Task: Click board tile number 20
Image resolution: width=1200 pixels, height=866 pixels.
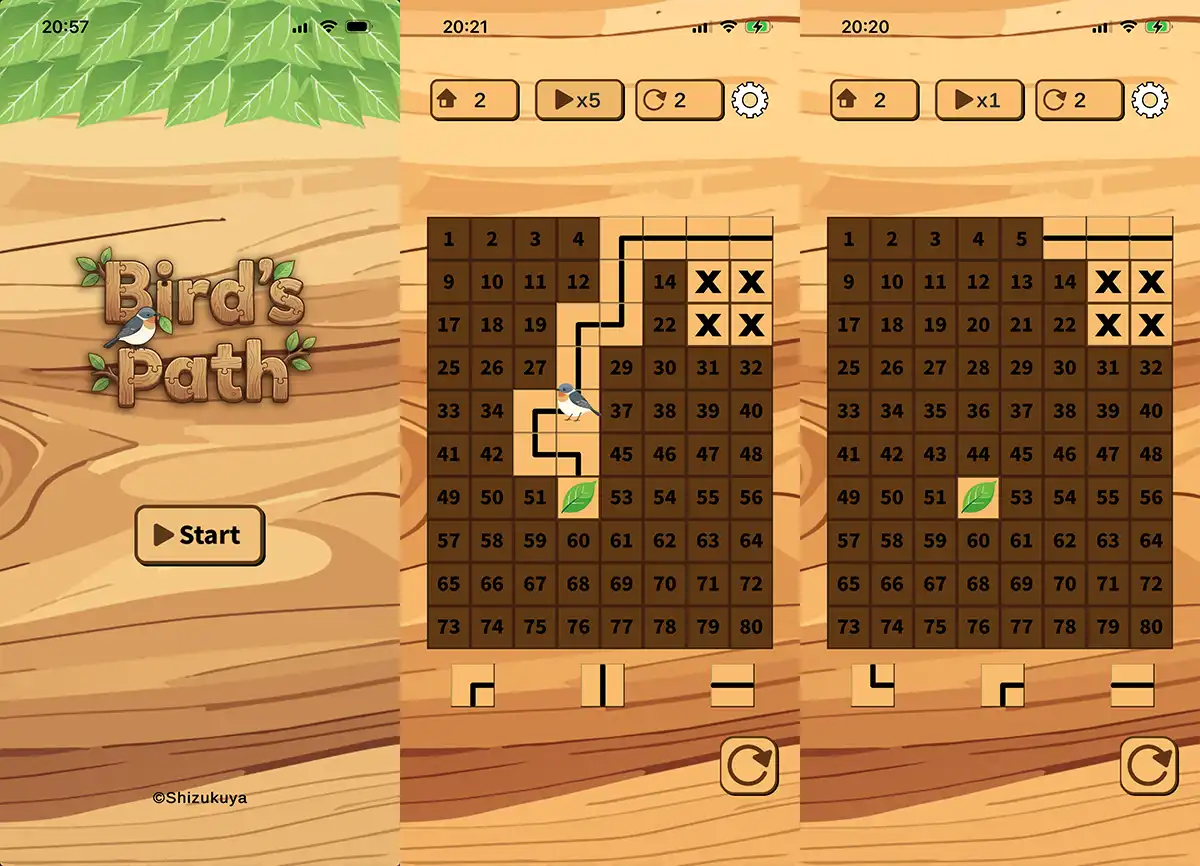Action: (x=978, y=325)
